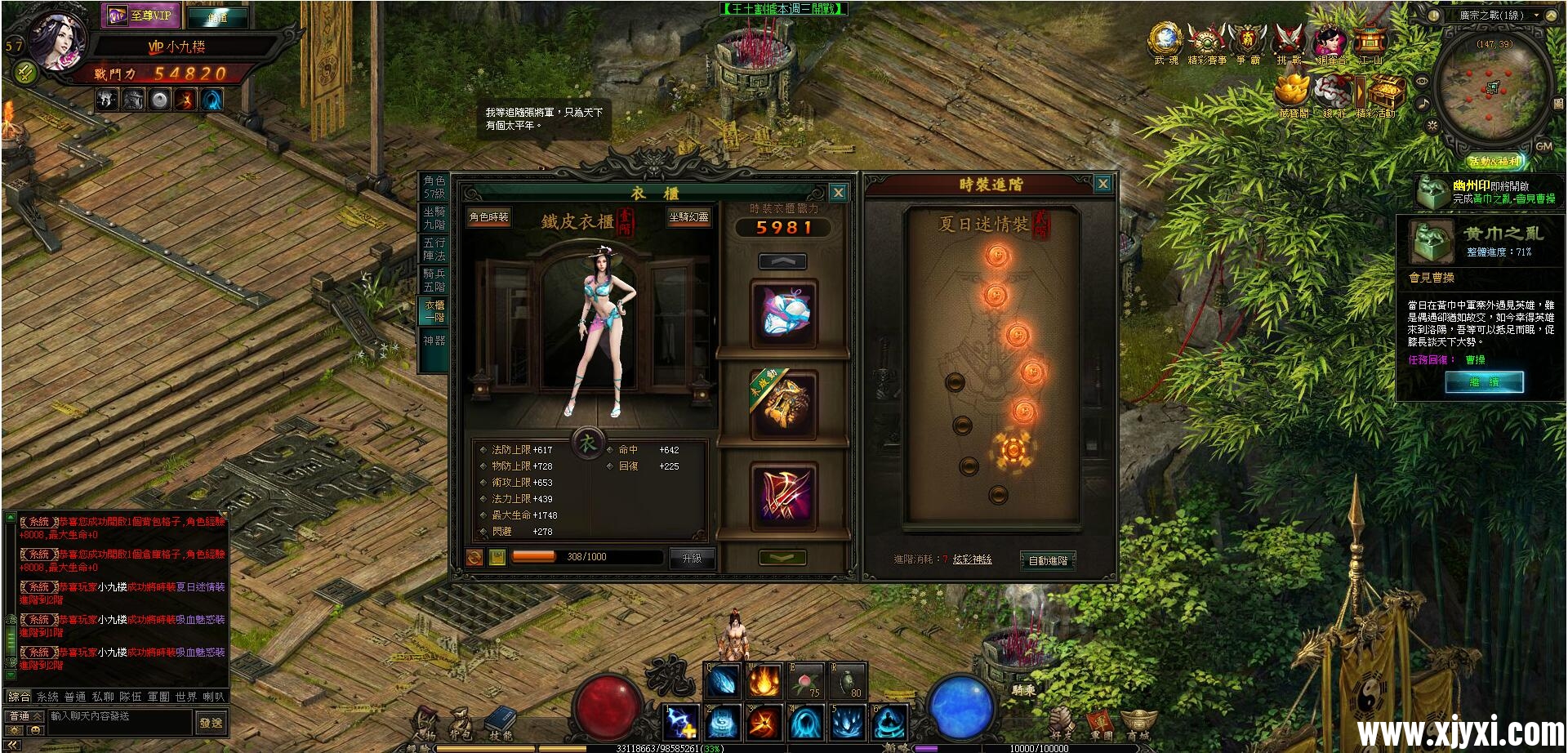The width and height of the screenshot is (1568, 753).
Task: Continue the quest with the 繼續 button
Action: point(1484,381)
